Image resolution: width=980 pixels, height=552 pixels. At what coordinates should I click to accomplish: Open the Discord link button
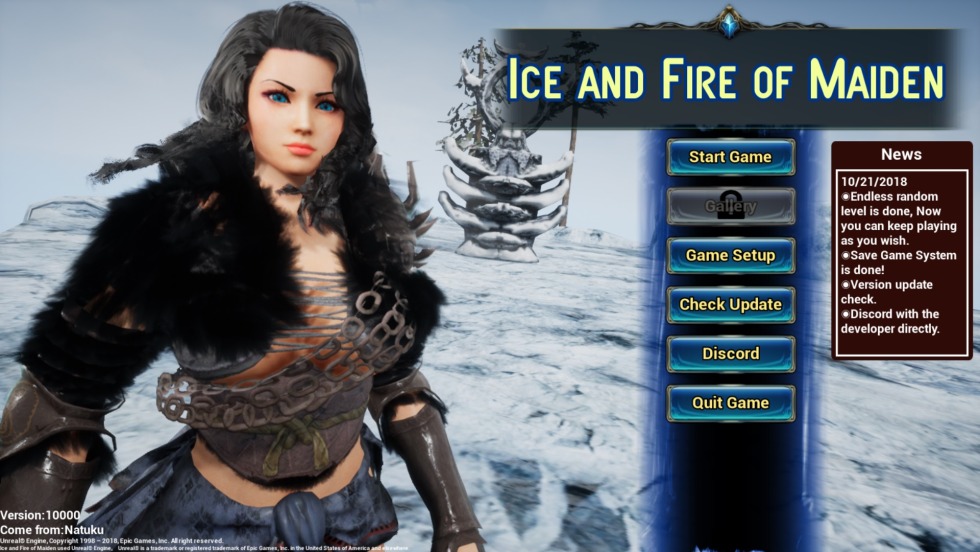(730, 353)
